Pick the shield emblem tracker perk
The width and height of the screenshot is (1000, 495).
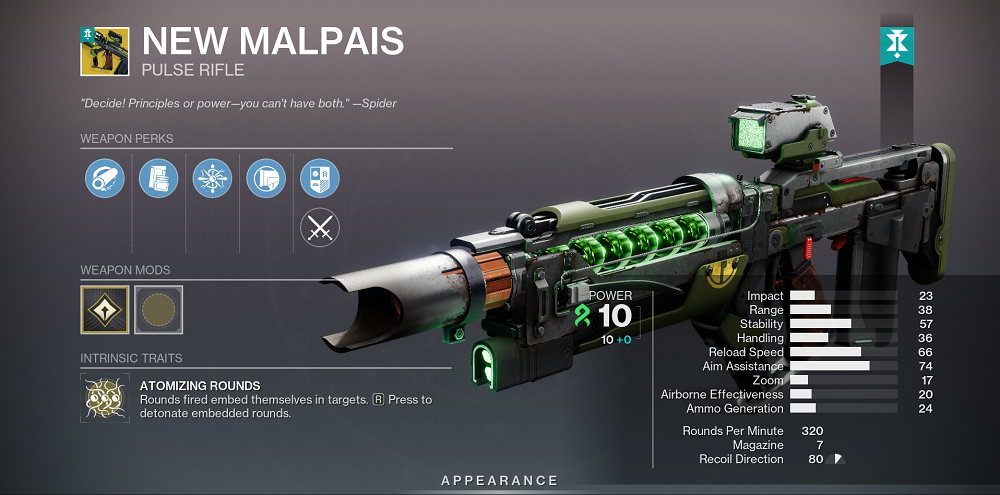[x=320, y=179]
